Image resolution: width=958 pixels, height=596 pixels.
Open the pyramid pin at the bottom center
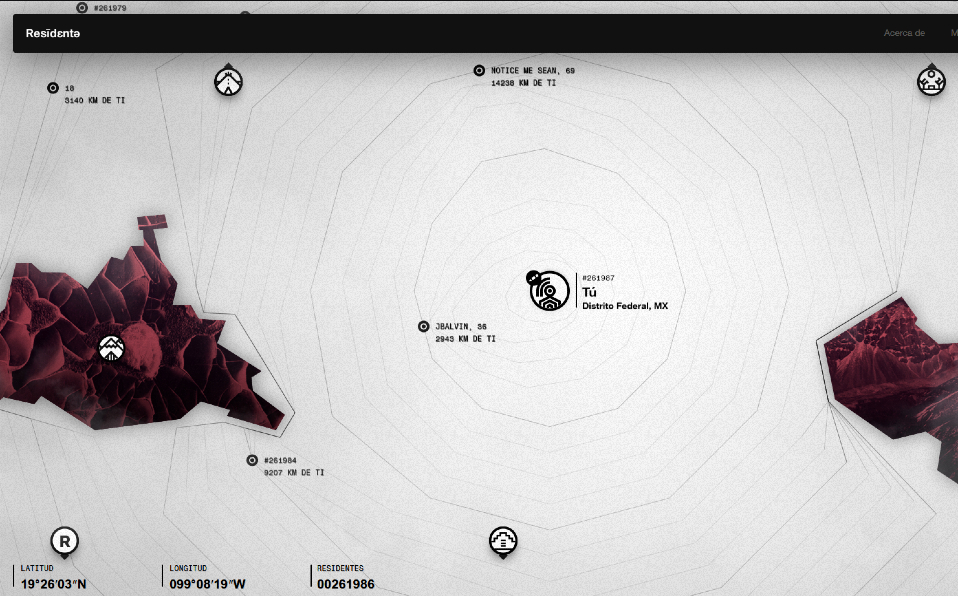pyautogui.click(x=504, y=541)
